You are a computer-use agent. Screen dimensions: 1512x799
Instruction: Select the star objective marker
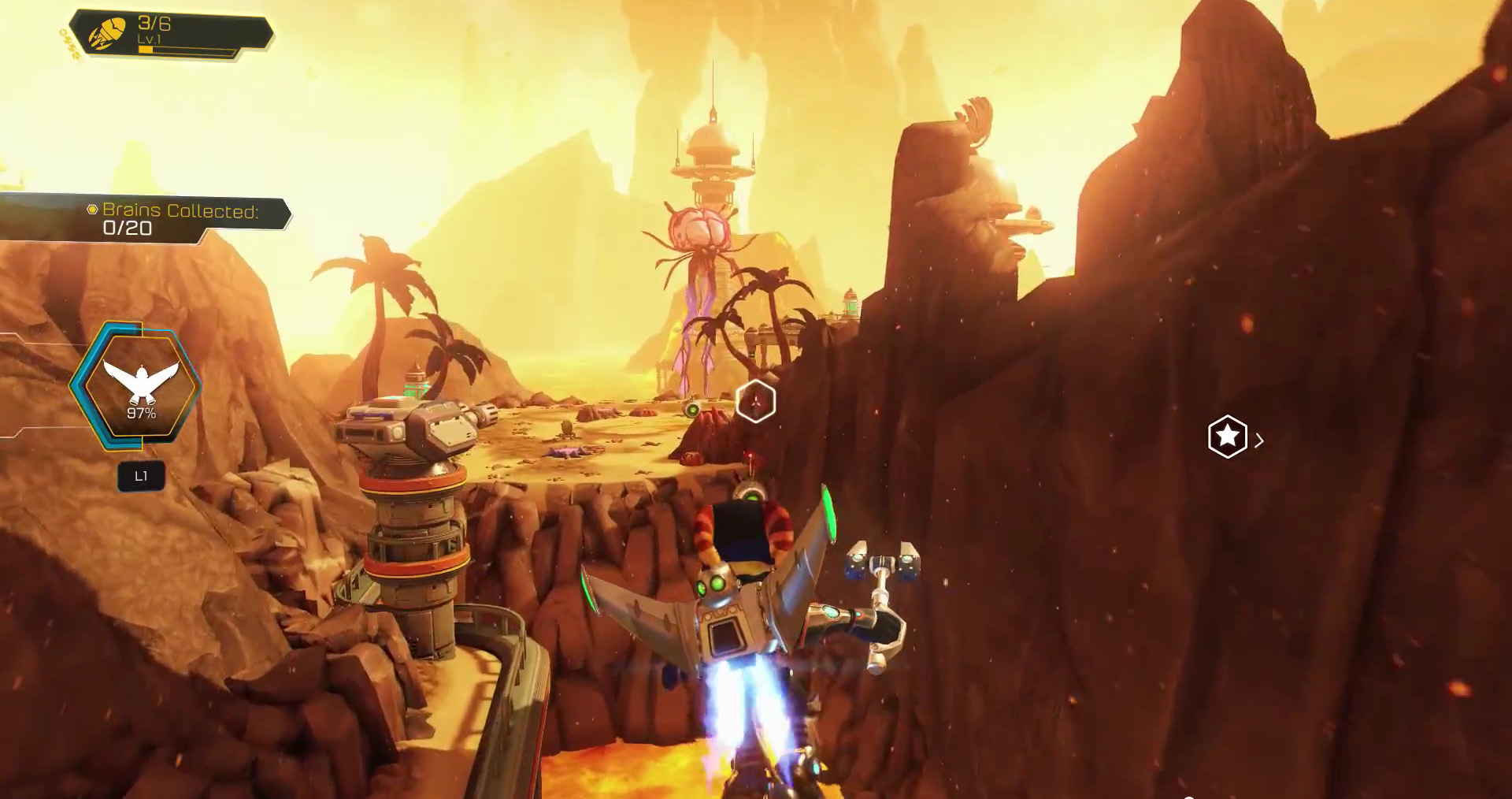(x=1227, y=437)
